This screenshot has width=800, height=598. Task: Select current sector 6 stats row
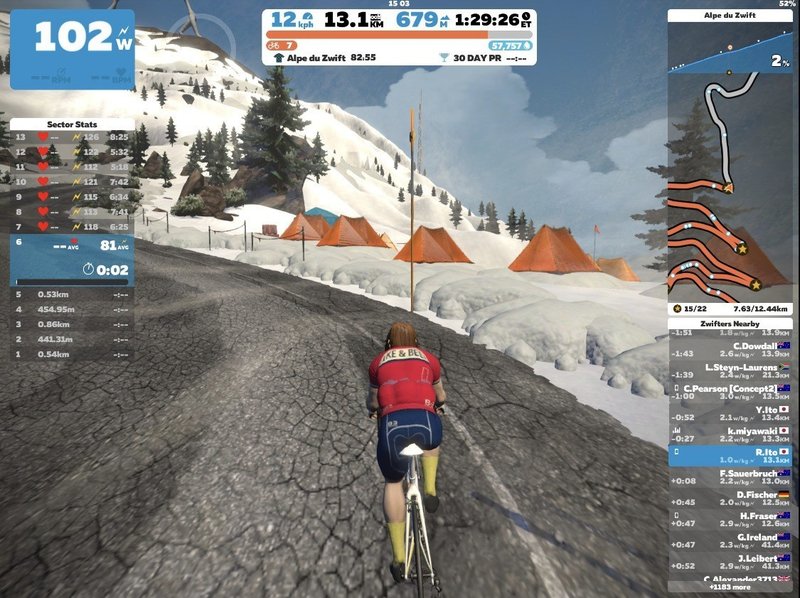70,255
